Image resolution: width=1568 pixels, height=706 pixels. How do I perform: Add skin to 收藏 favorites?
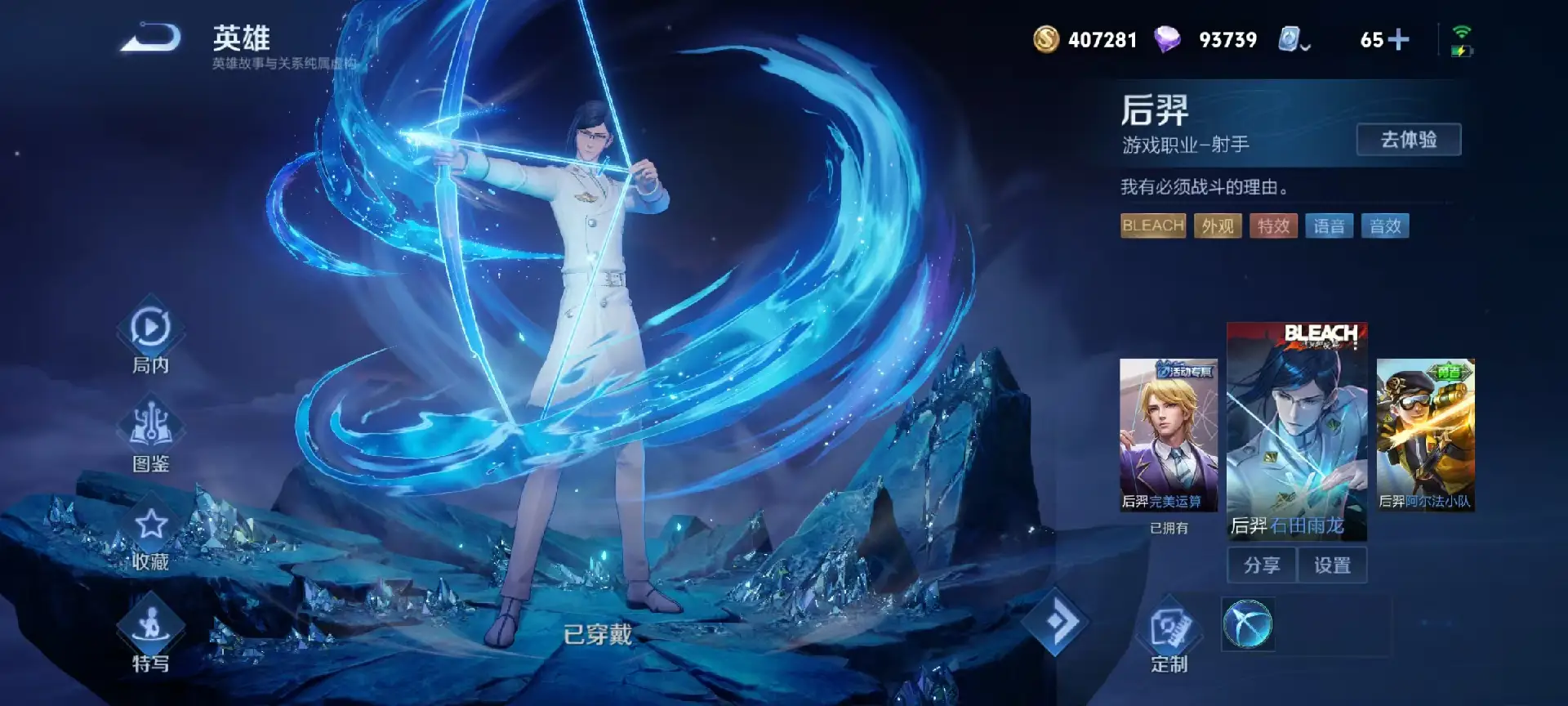pyautogui.click(x=151, y=535)
